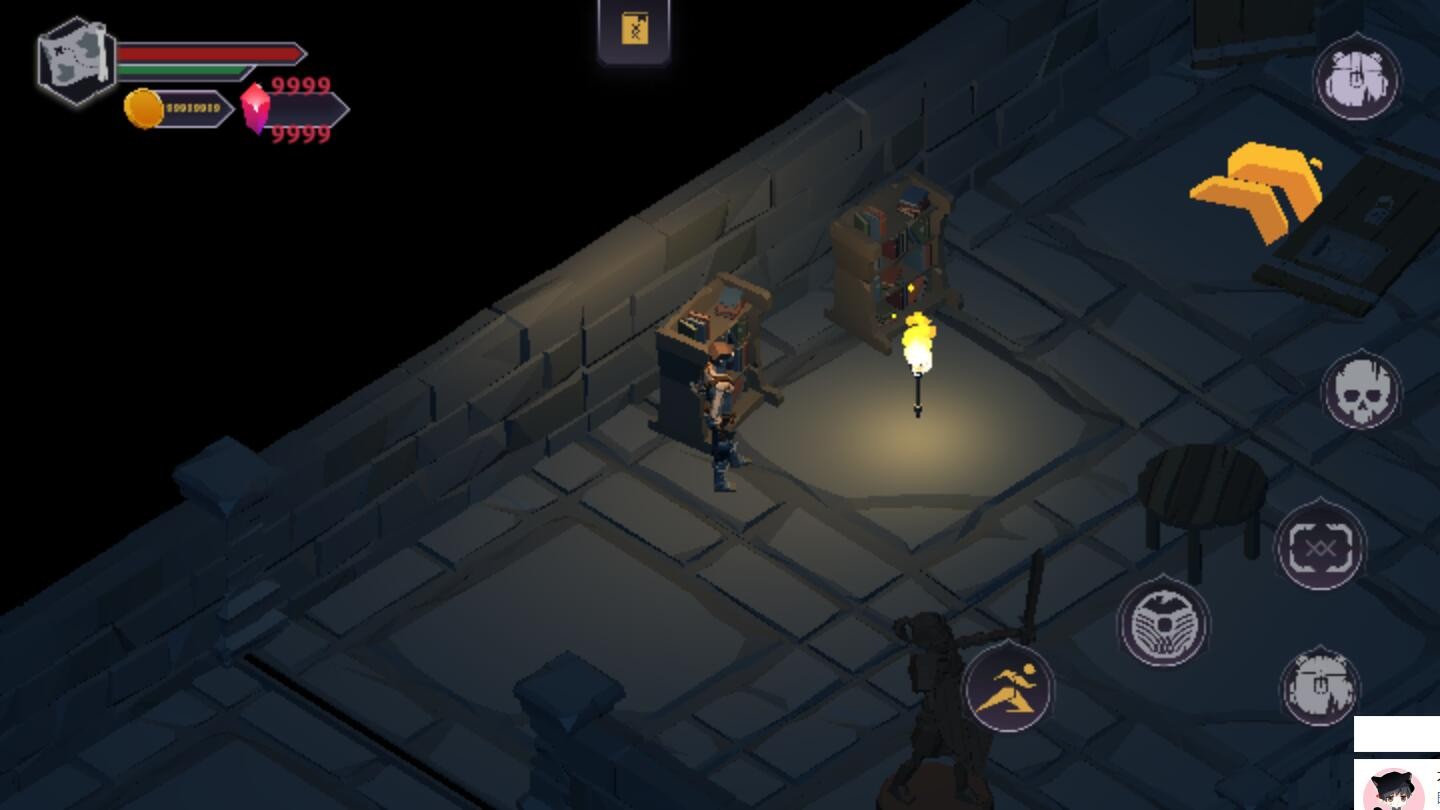Open the yellow journal book button
This screenshot has width=1440, height=810.
coord(634,30)
